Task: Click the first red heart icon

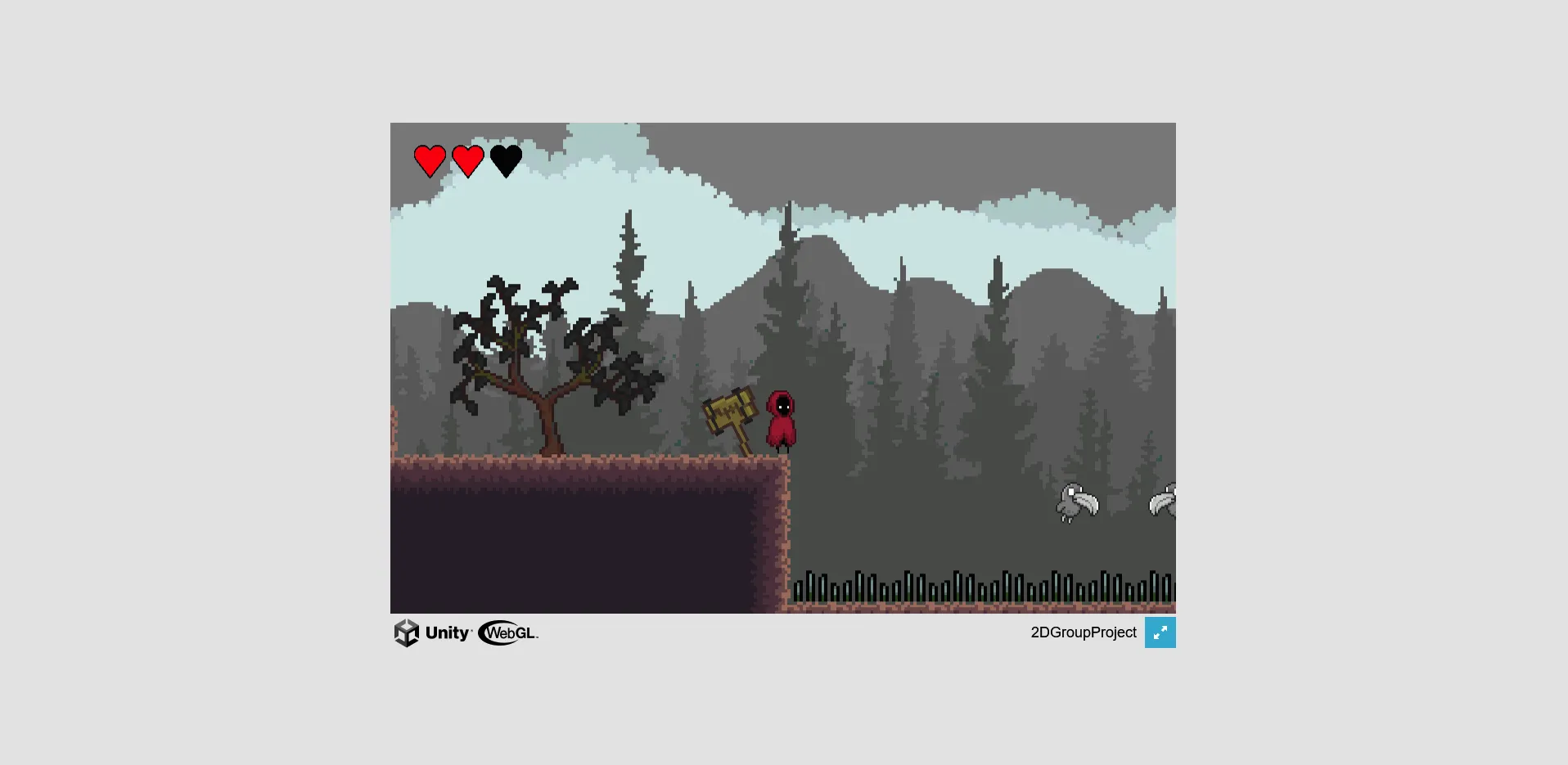Action: point(429,160)
